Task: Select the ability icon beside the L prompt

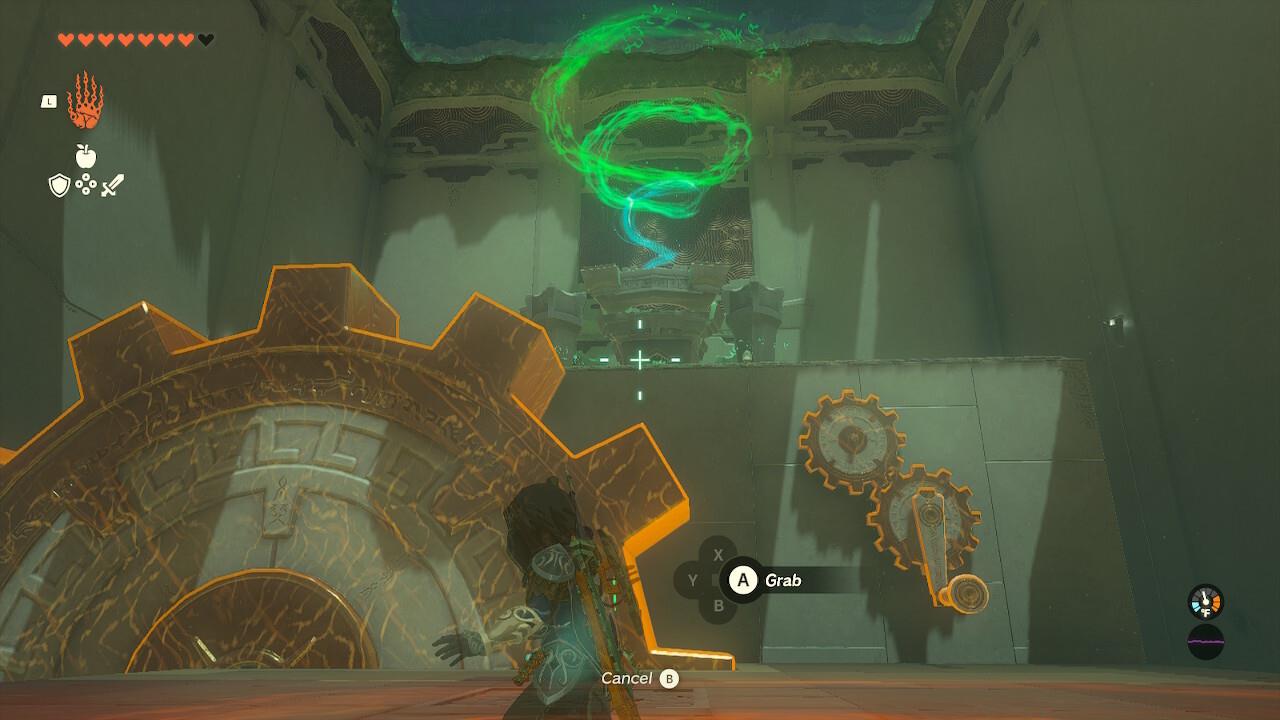Action: (87, 101)
